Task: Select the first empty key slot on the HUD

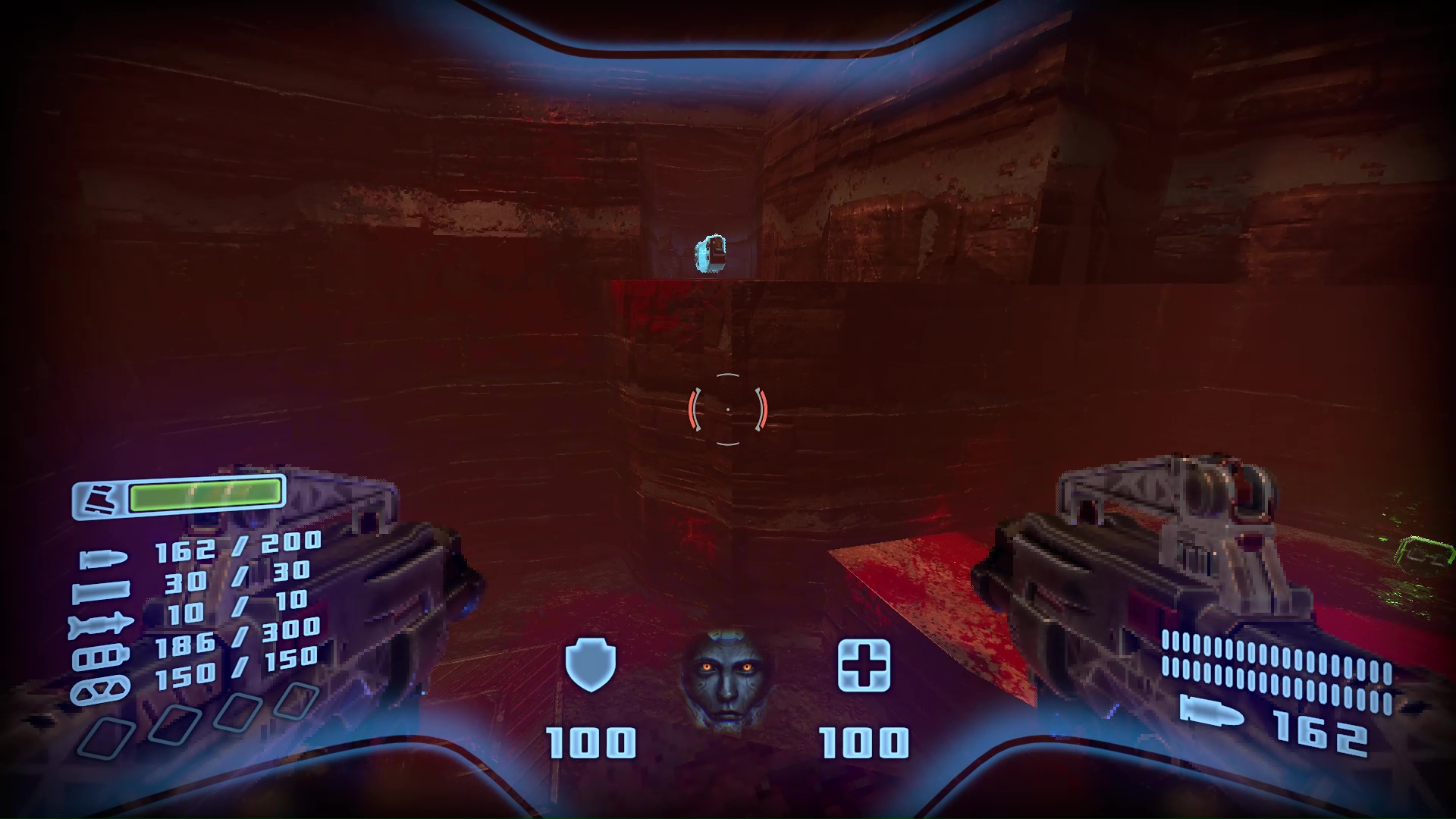Action: click(x=109, y=736)
